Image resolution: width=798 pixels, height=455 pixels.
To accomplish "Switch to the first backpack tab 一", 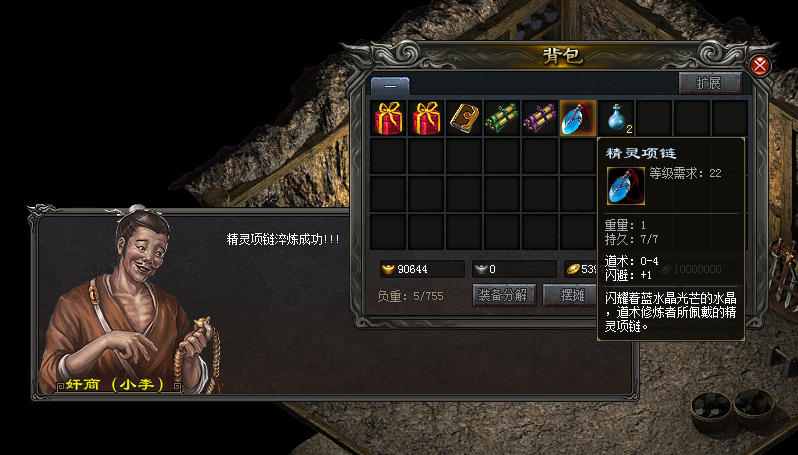I will (390, 86).
